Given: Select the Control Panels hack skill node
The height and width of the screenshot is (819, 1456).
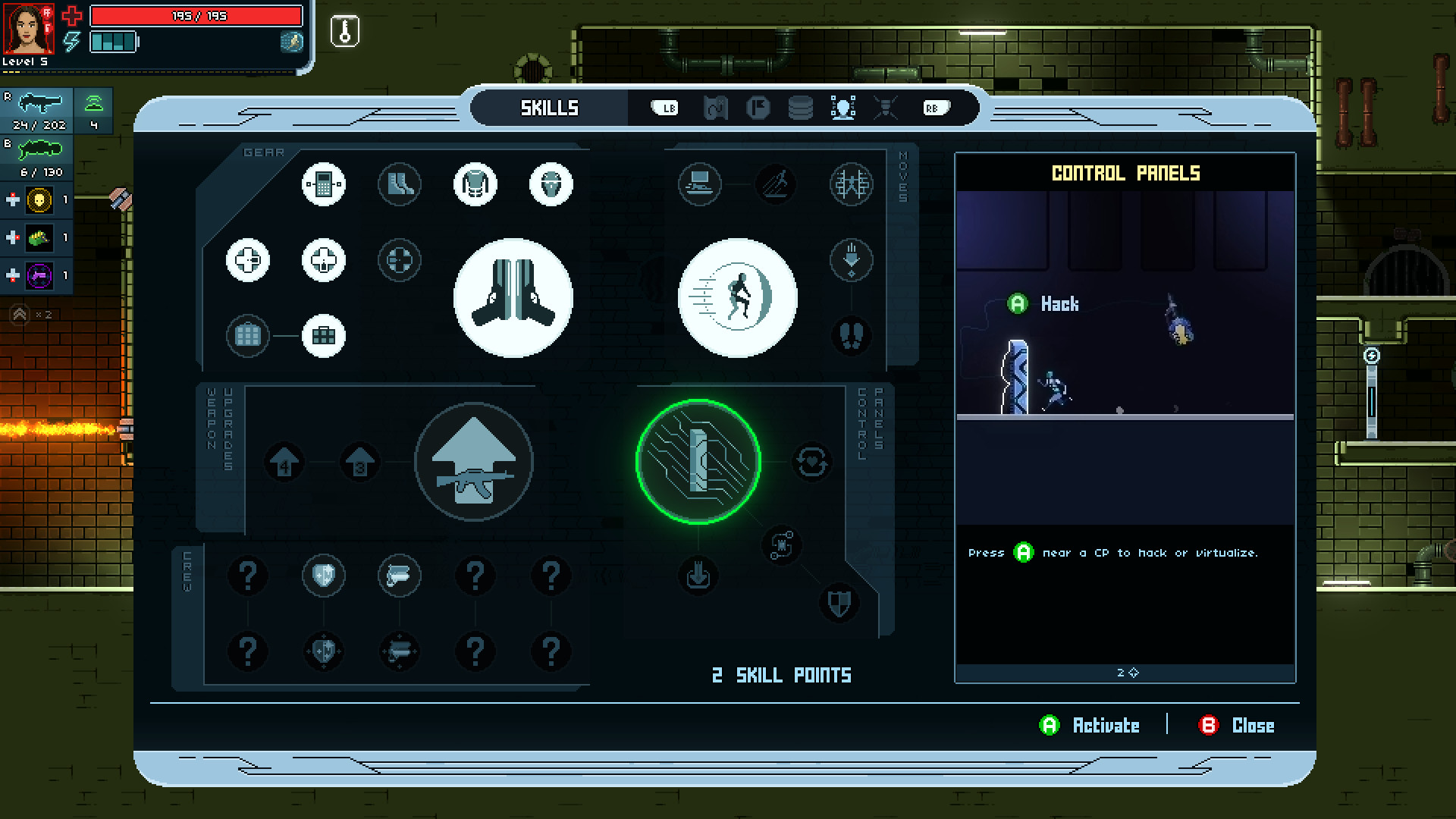Looking at the screenshot, I should (x=698, y=463).
